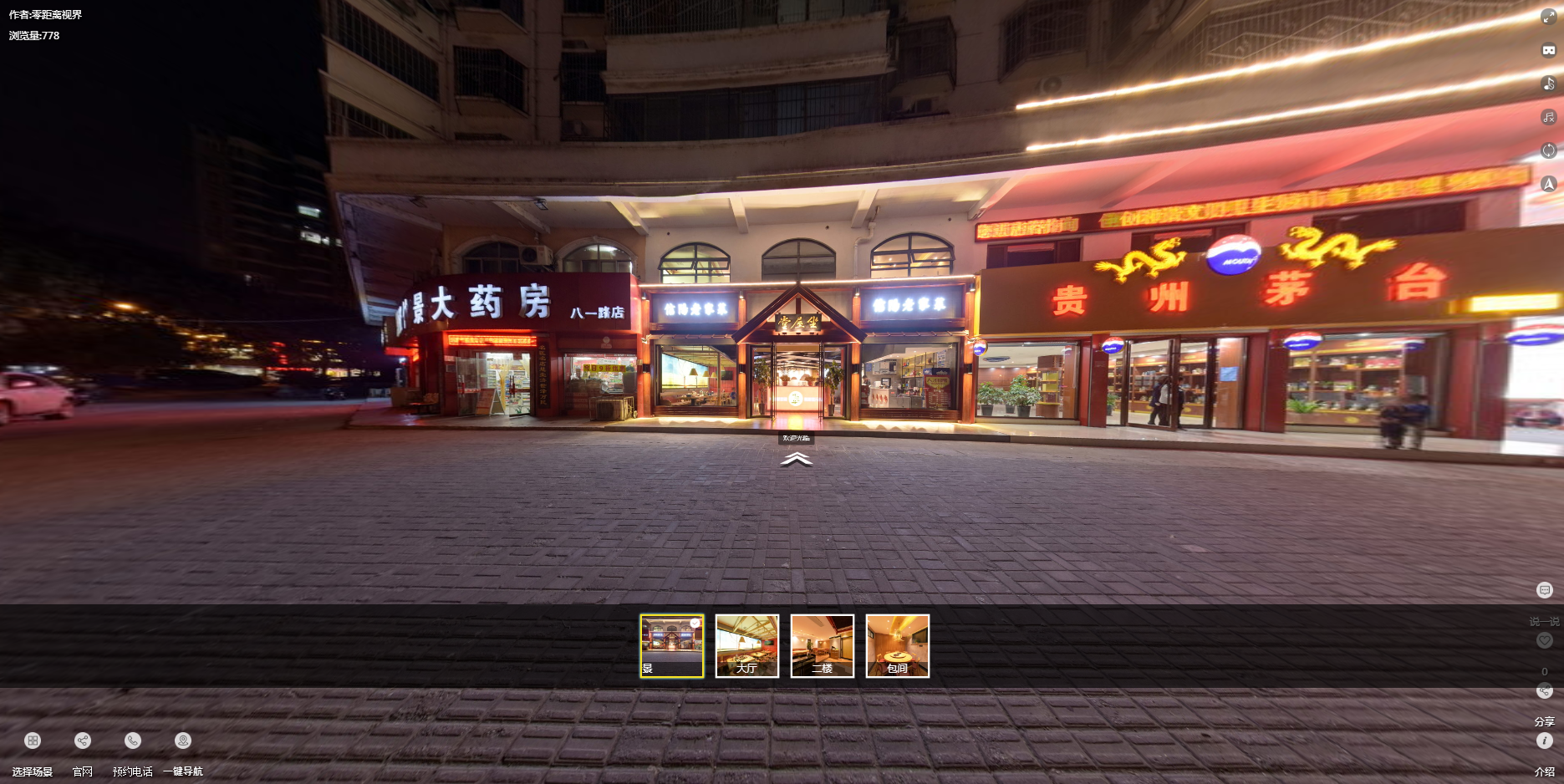Enable VR goggles viewing mode
This screenshot has height=784, width=1564.
click(1548, 50)
